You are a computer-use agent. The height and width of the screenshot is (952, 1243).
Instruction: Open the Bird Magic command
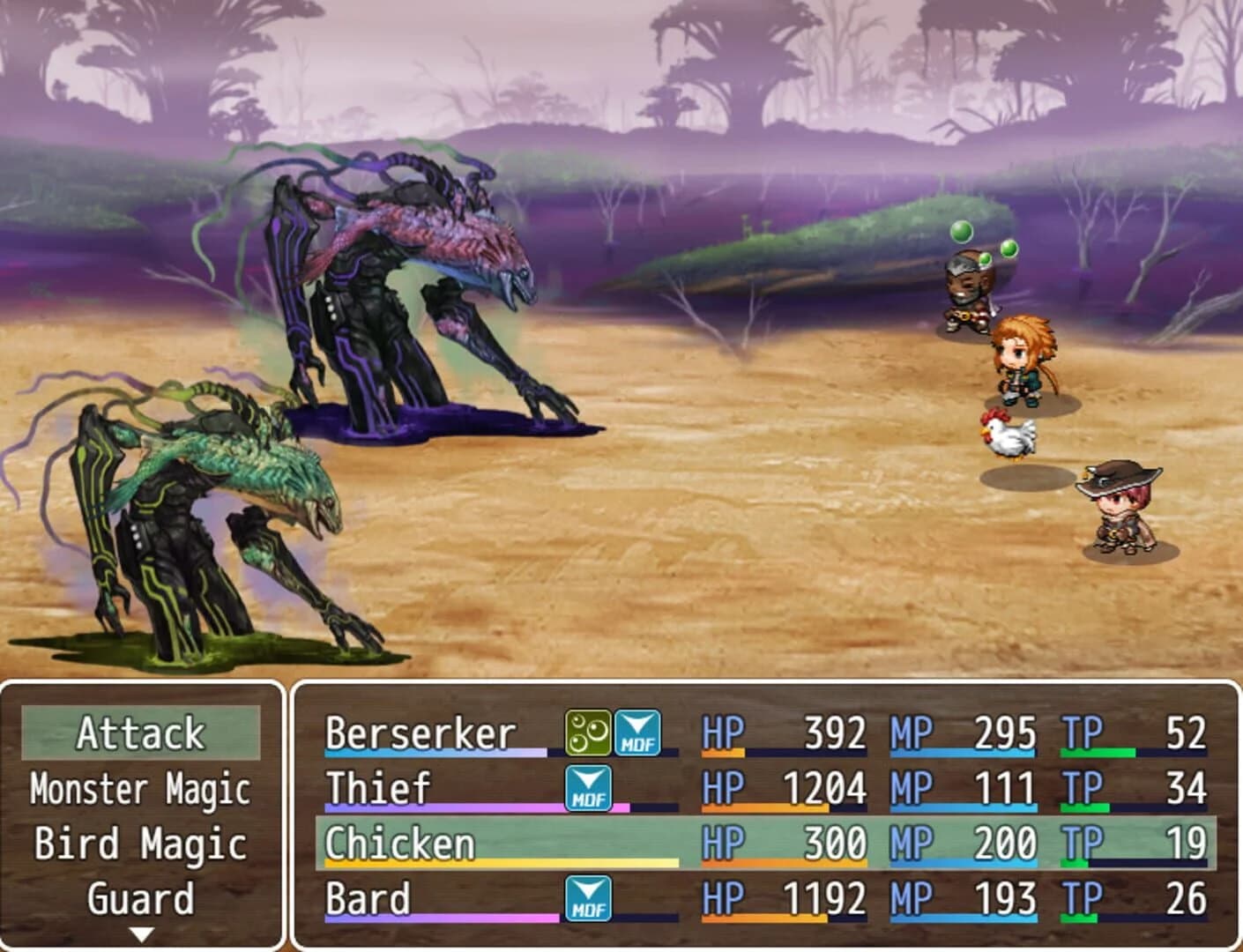pos(141,843)
